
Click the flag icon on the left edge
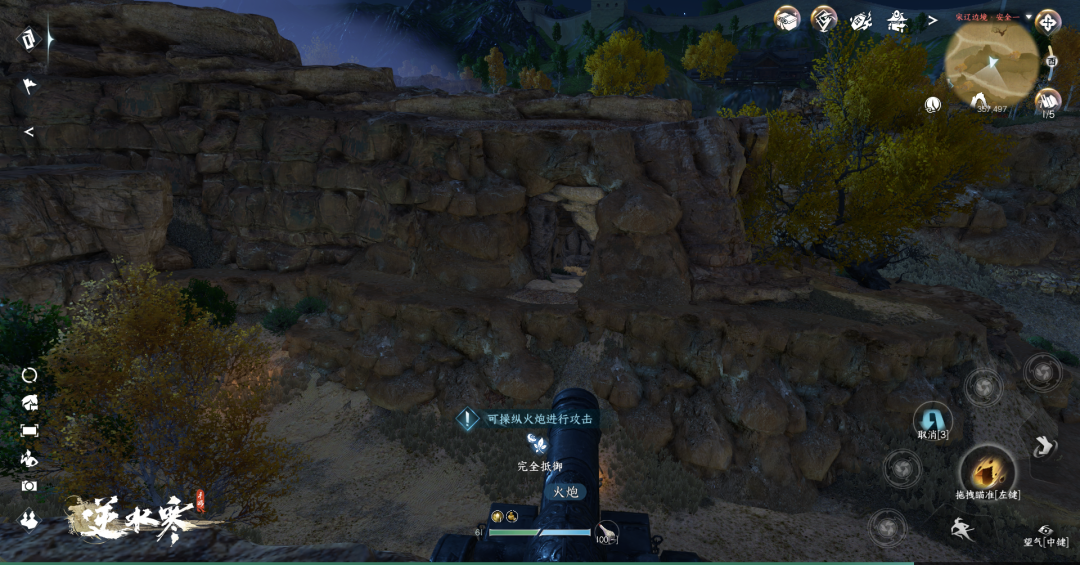point(29,86)
